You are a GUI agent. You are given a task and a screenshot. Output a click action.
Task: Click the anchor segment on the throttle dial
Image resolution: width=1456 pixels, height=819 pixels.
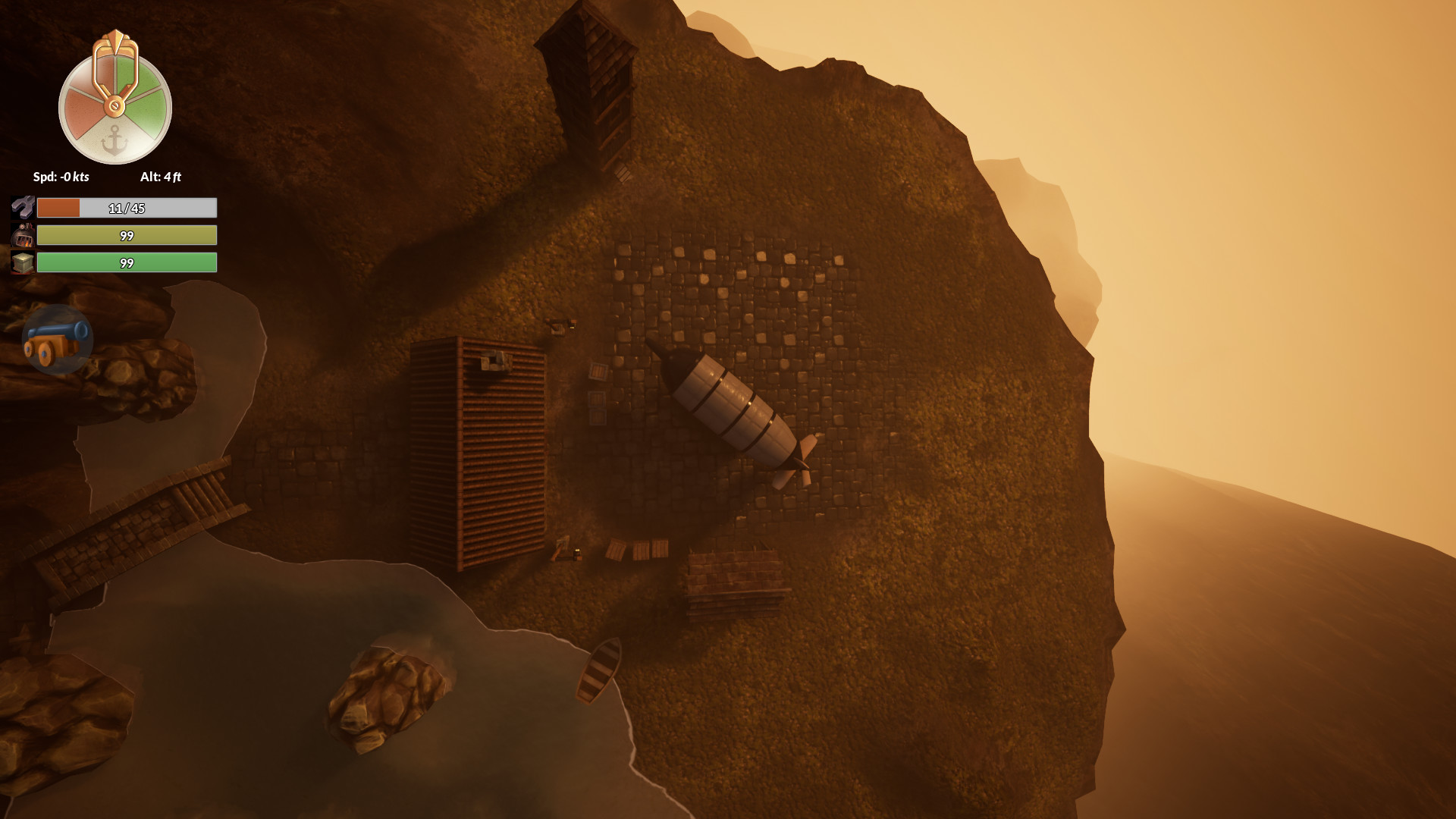pos(115,141)
